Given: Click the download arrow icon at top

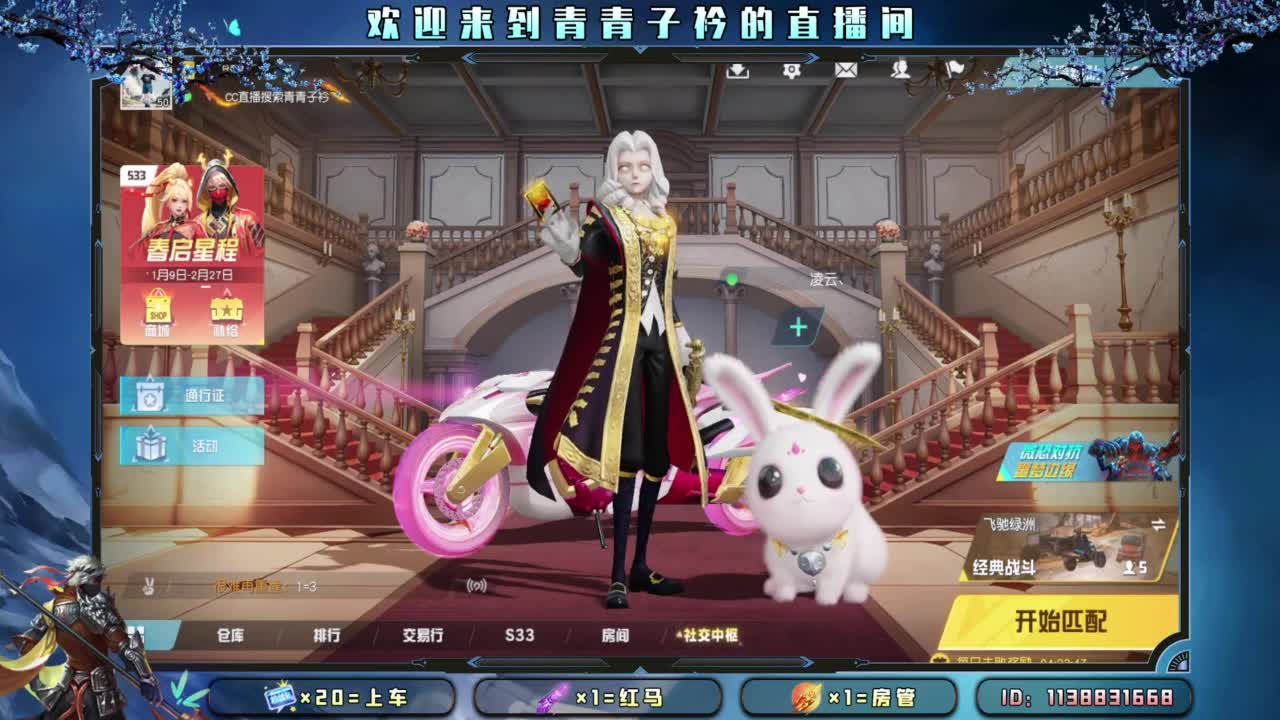Looking at the screenshot, I should (739, 72).
